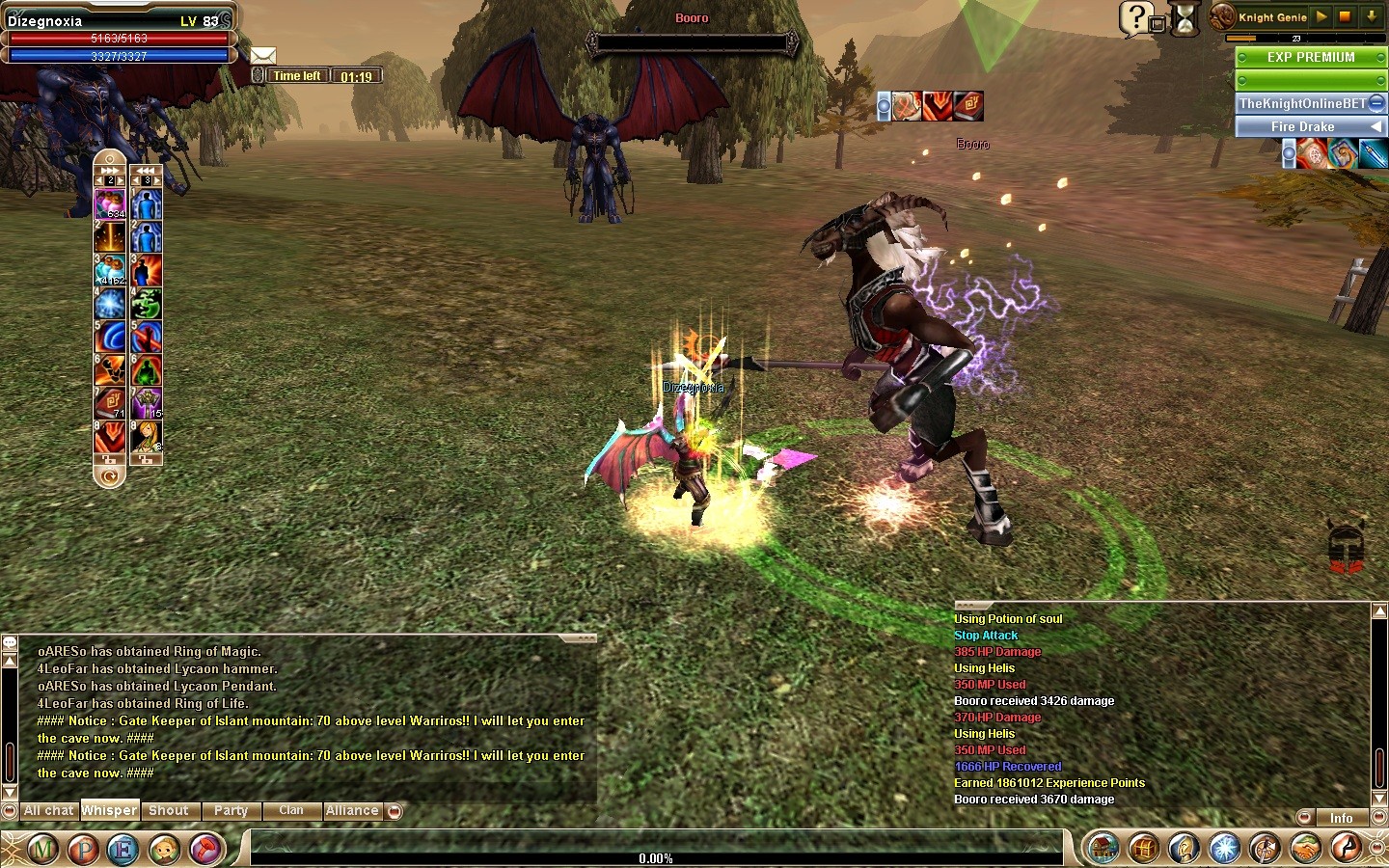Select the Party chat tab
Screen dimensions: 1389x868
pos(231,811)
